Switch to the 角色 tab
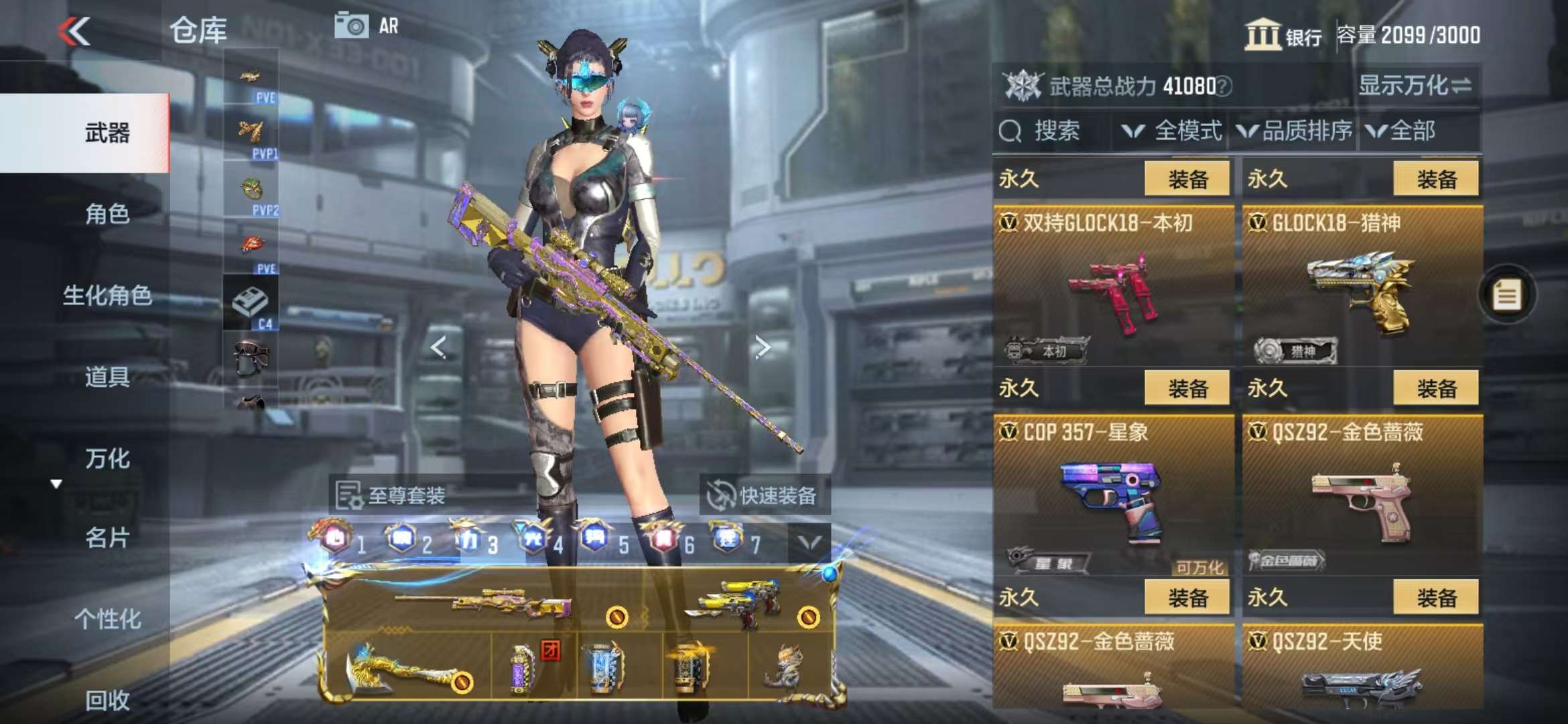 (x=107, y=214)
